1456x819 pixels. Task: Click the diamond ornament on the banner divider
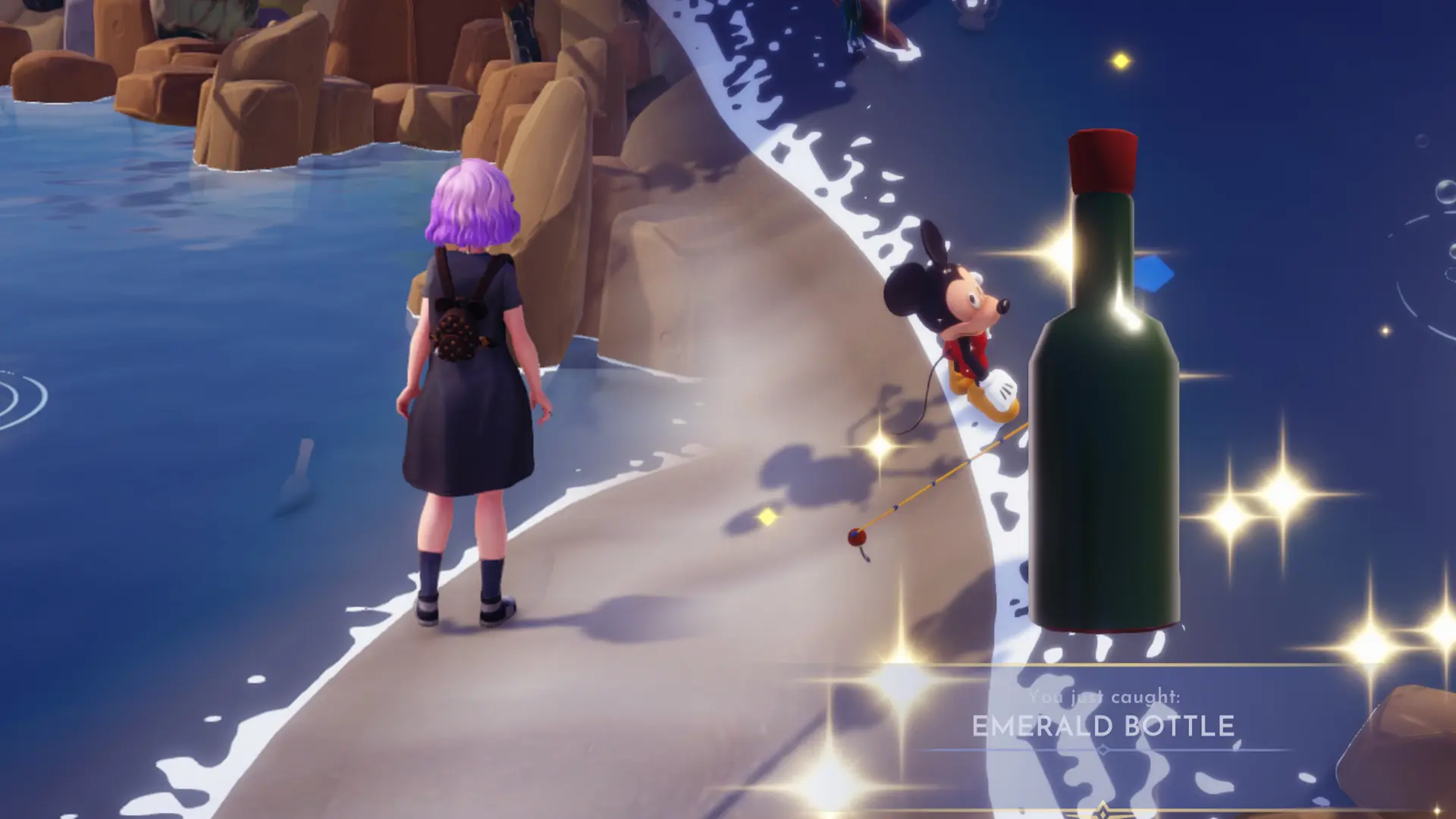point(1102,749)
